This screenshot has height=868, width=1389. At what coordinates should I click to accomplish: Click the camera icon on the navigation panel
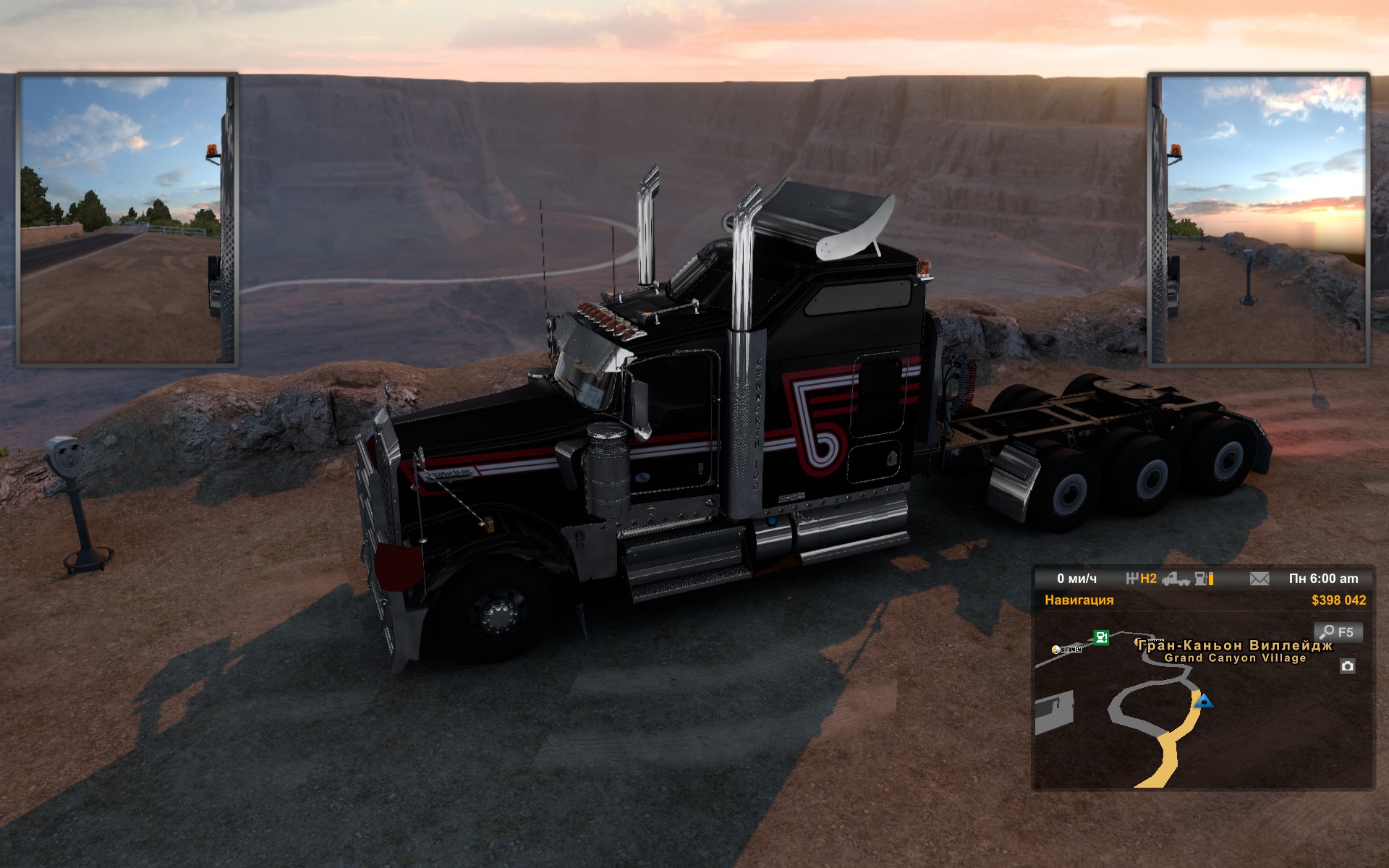pyautogui.click(x=1347, y=666)
